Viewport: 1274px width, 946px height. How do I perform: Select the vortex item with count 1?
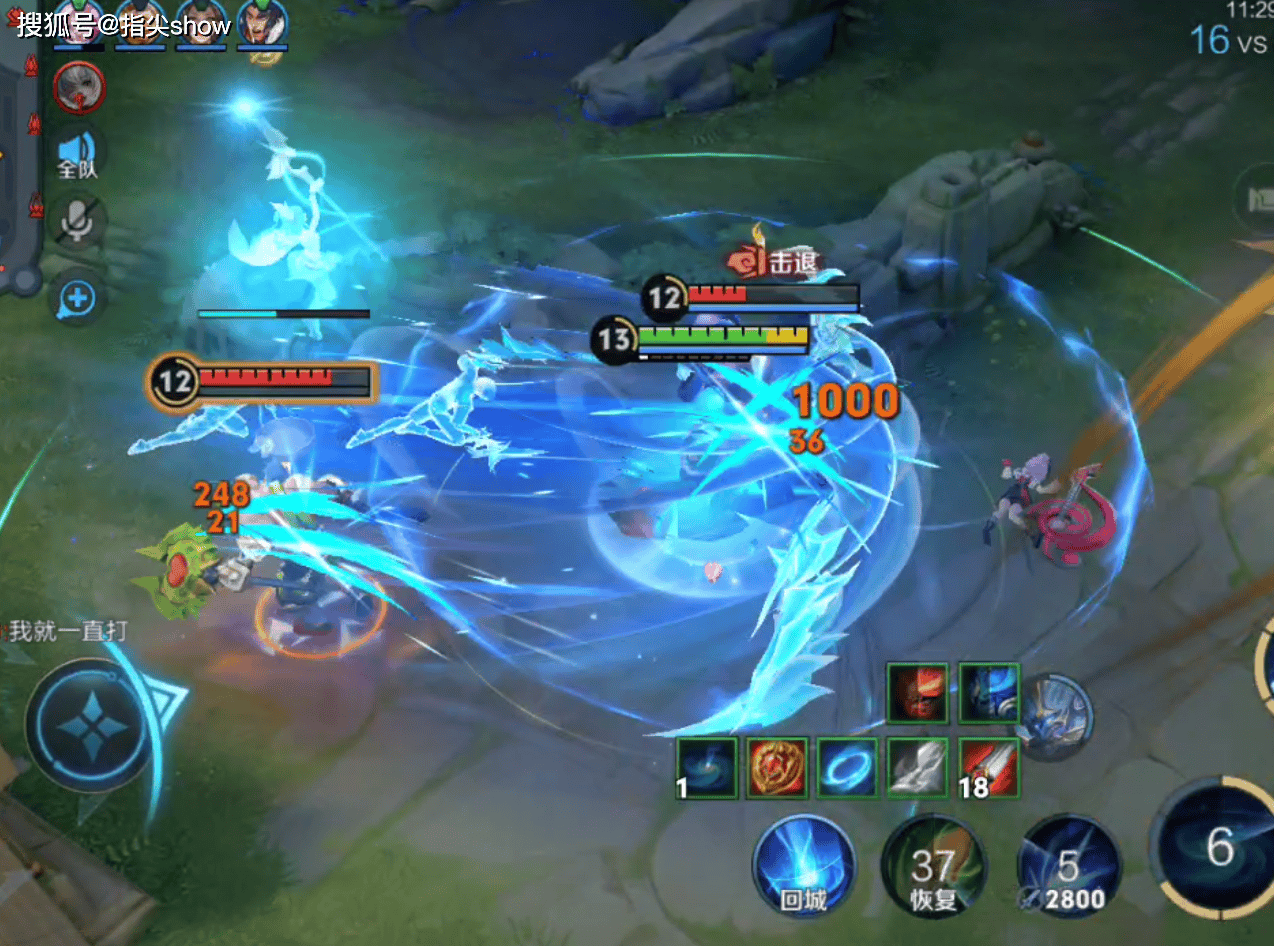[x=707, y=768]
